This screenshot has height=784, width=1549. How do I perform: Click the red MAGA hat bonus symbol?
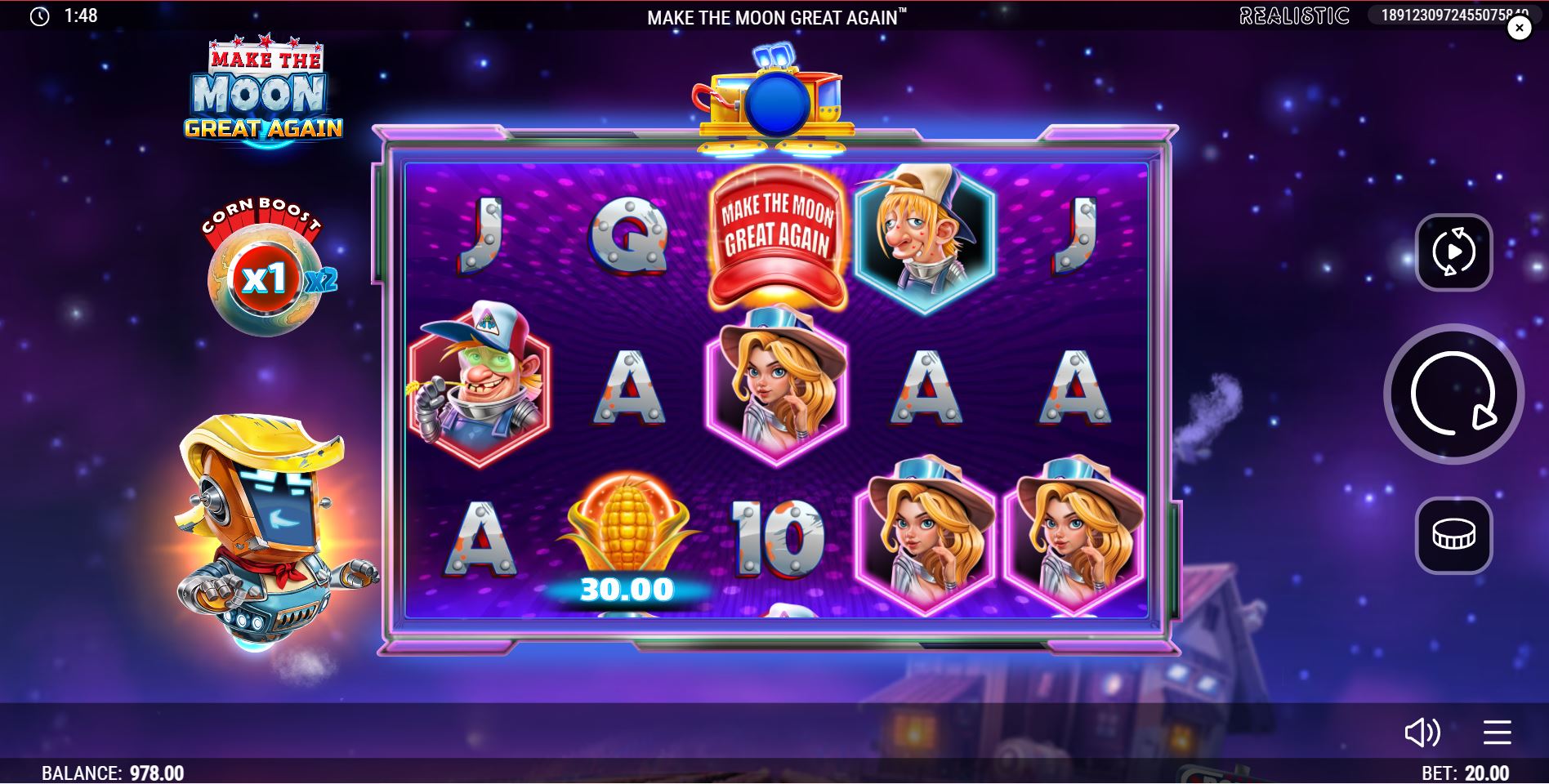[x=776, y=233]
